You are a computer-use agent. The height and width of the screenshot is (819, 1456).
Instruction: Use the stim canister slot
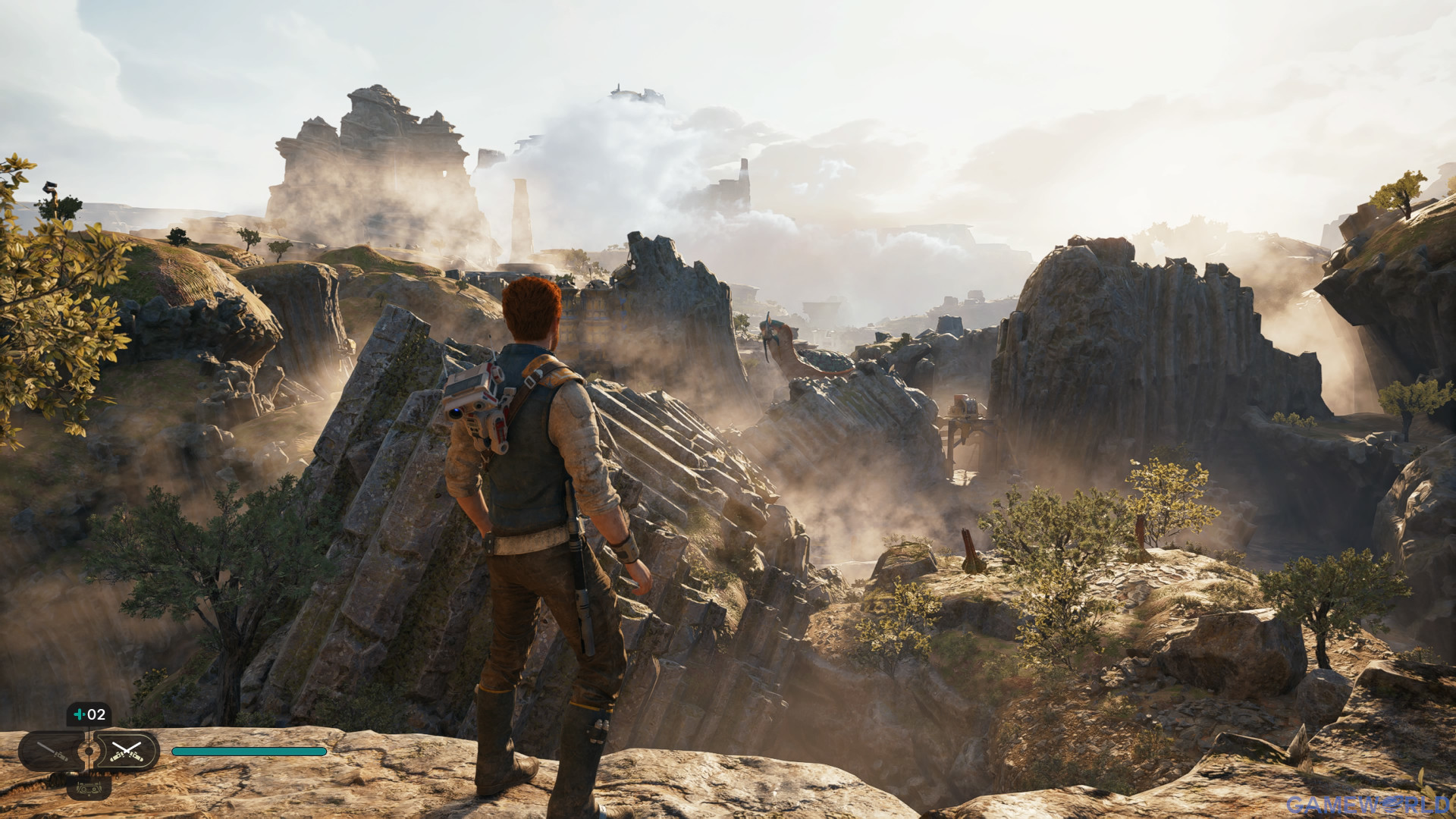pos(89,714)
